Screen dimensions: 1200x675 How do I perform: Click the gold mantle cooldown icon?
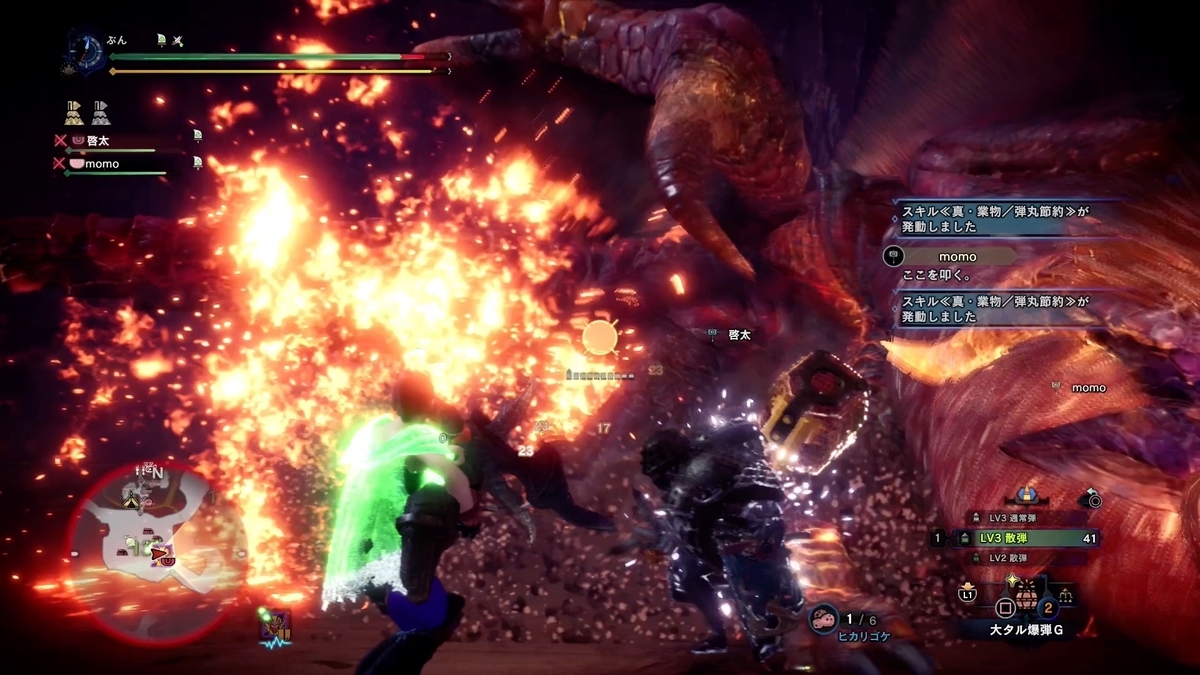(74, 112)
